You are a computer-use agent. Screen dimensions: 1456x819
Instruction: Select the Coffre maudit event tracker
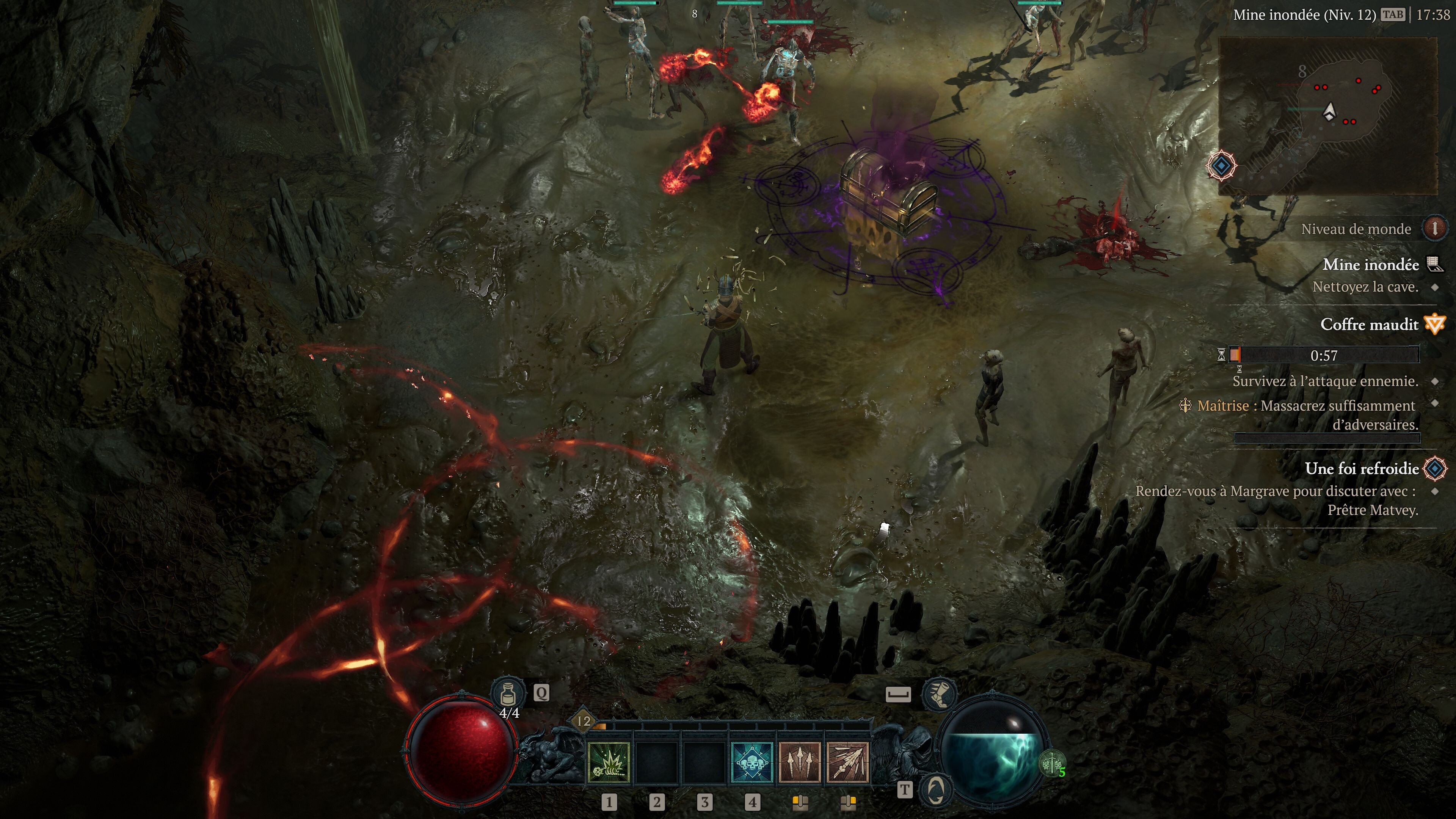(x=1369, y=325)
